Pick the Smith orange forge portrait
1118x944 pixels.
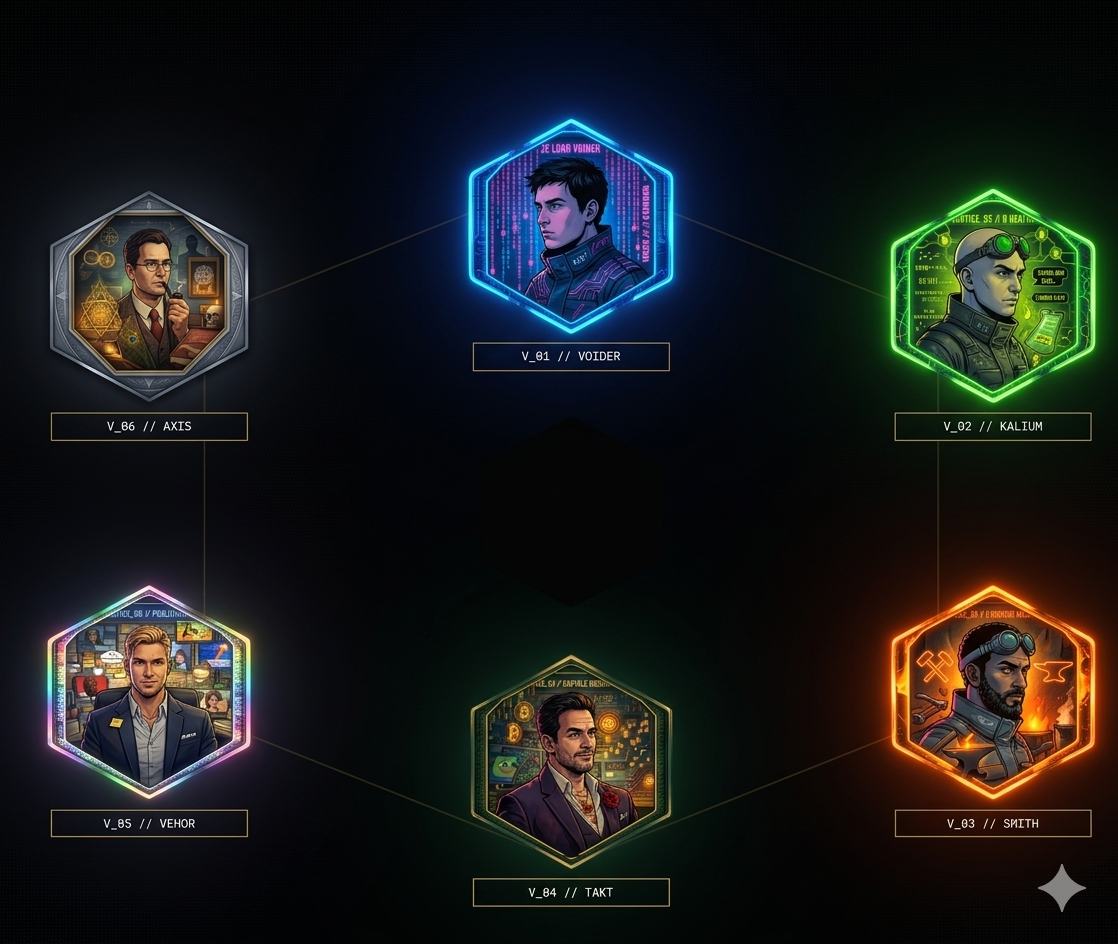(x=992, y=692)
